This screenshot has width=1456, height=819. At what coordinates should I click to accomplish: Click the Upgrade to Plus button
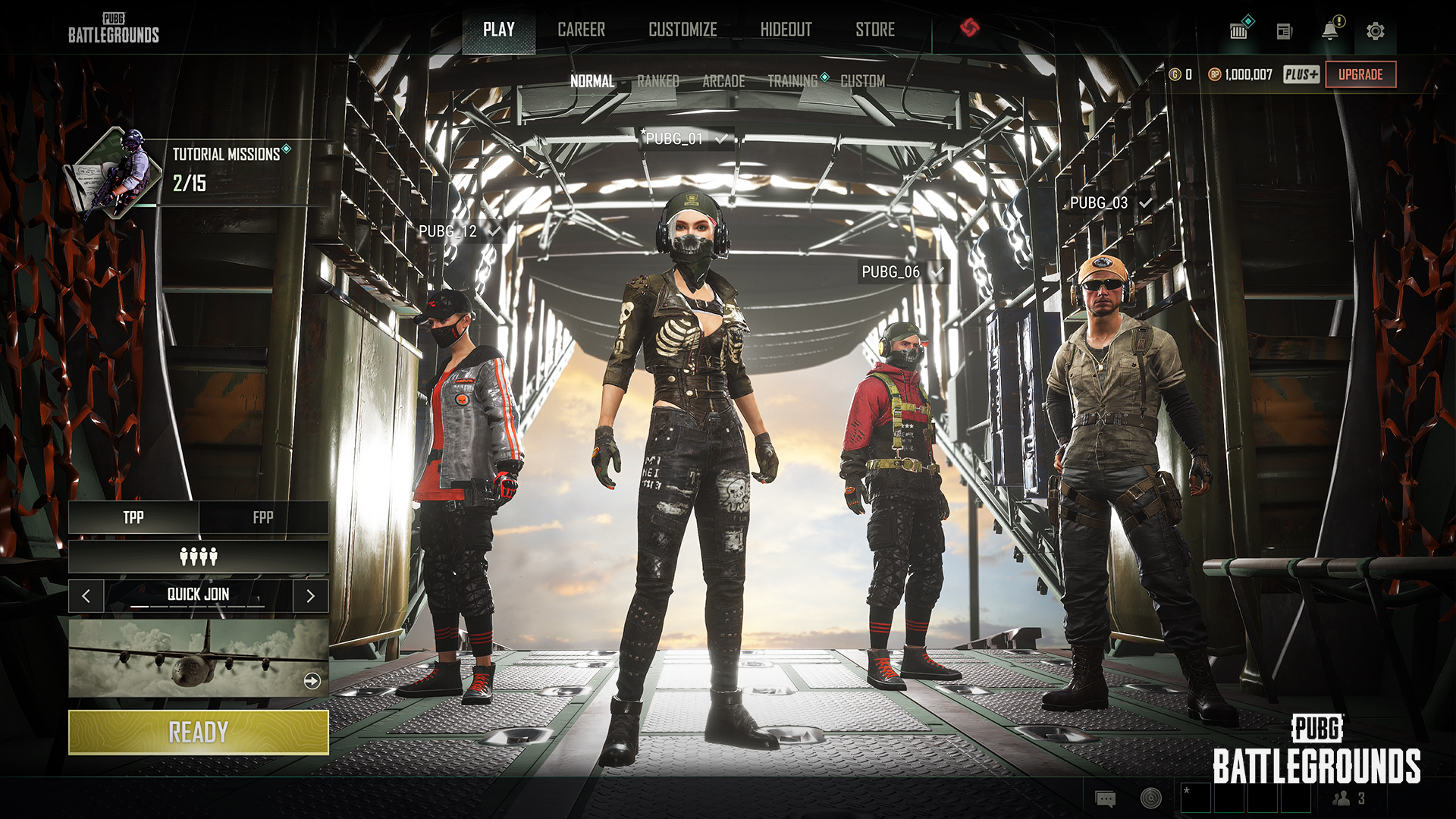[x=1360, y=74]
